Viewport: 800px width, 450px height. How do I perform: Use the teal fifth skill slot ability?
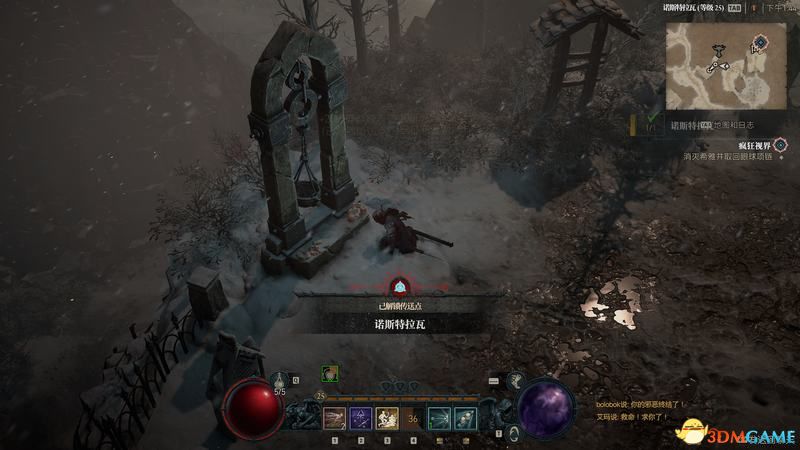[x=438, y=418]
